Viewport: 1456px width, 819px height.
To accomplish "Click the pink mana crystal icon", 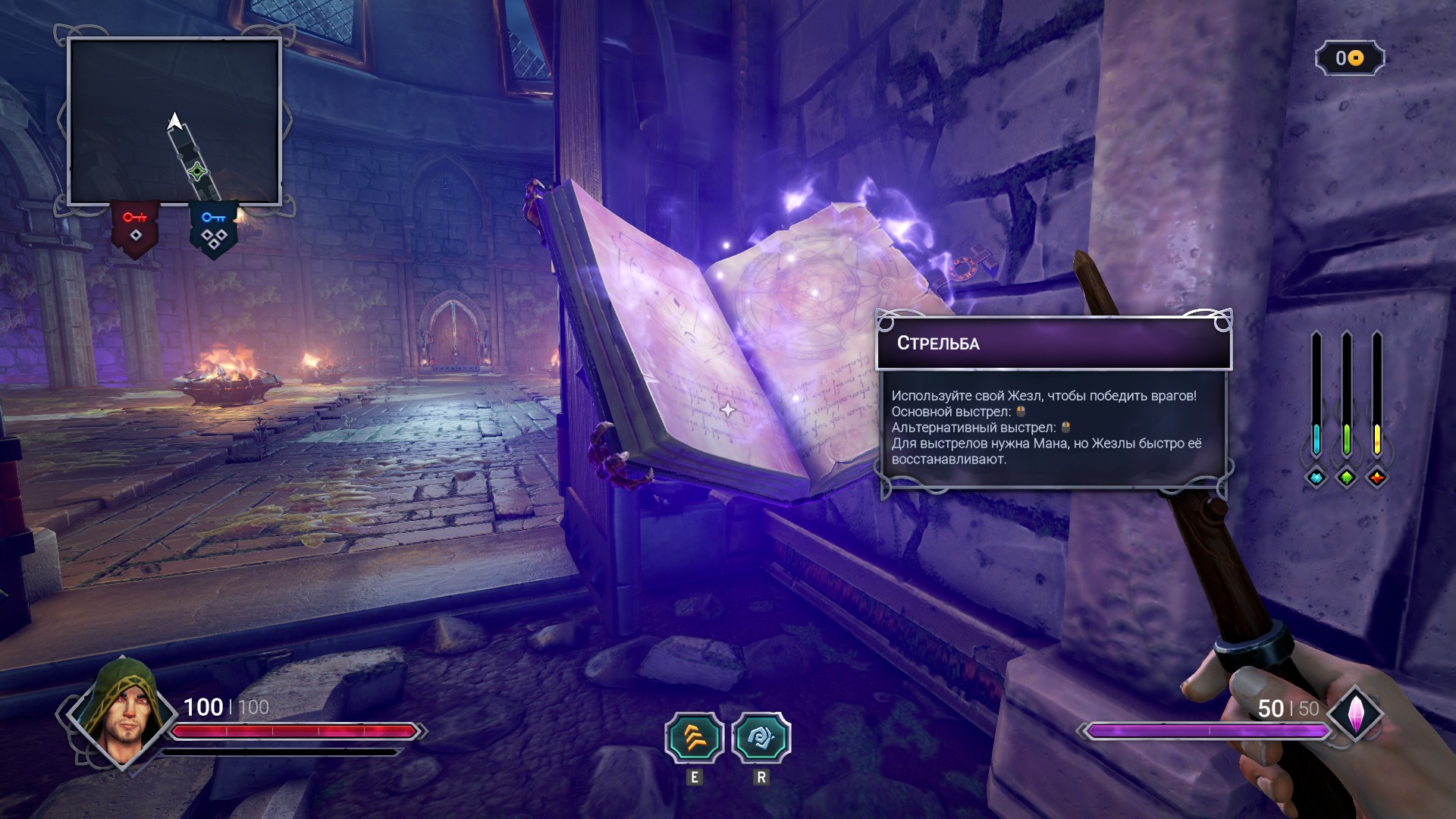I will pyautogui.click(x=1355, y=714).
